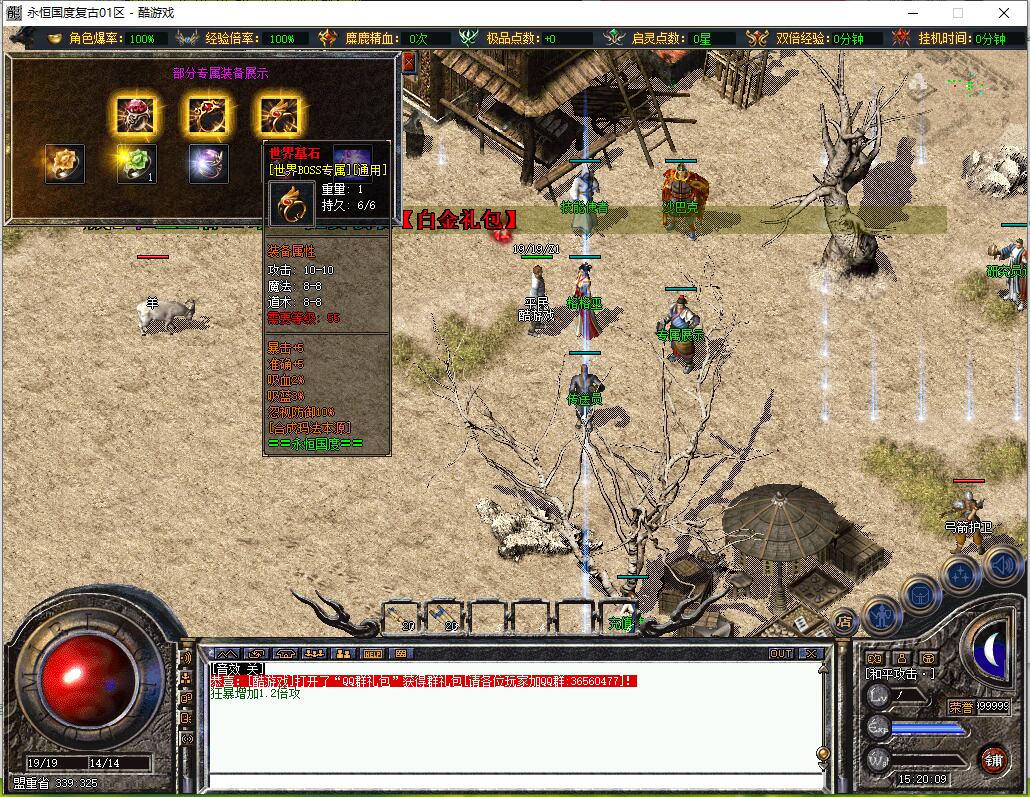Click the chat text input bar
1030x797 pixels.
[510, 782]
